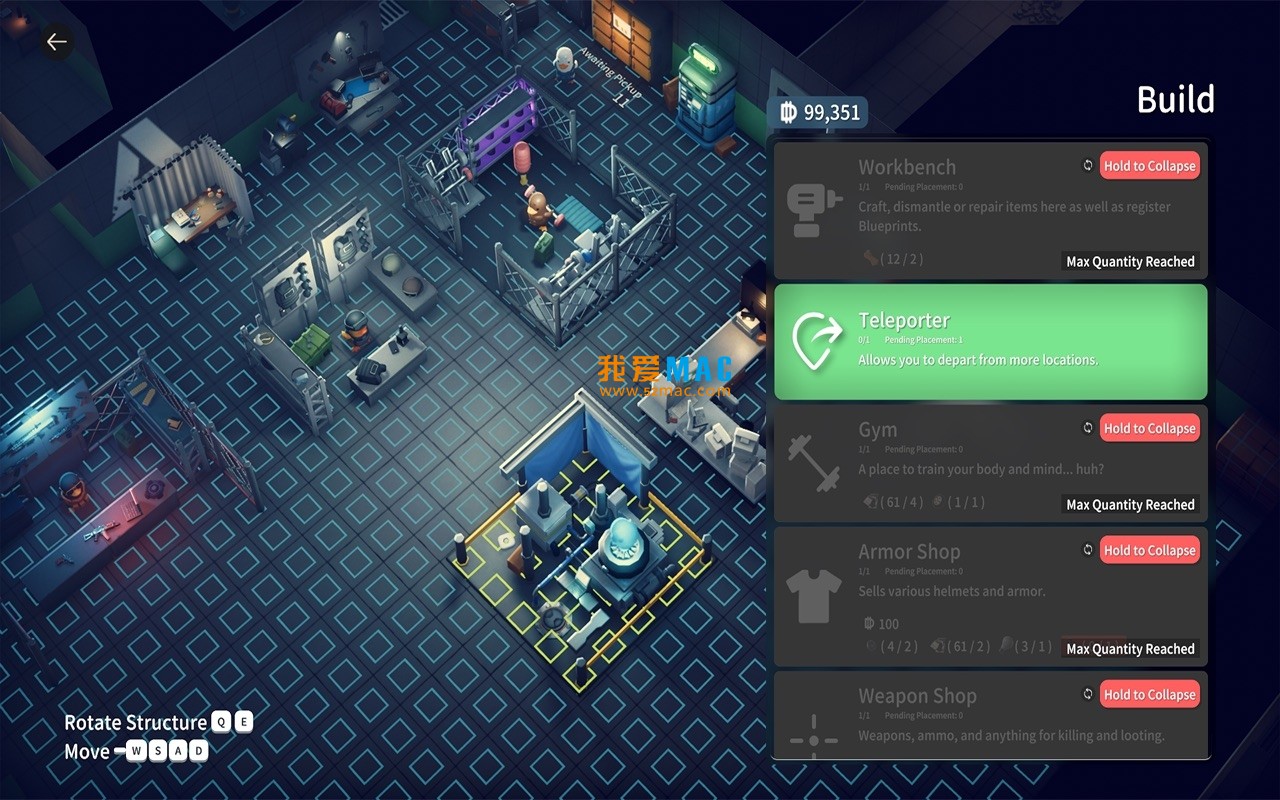Viewport: 1280px width, 800px height.
Task: Collapse the Armor Shop entry
Action: [1149, 549]
